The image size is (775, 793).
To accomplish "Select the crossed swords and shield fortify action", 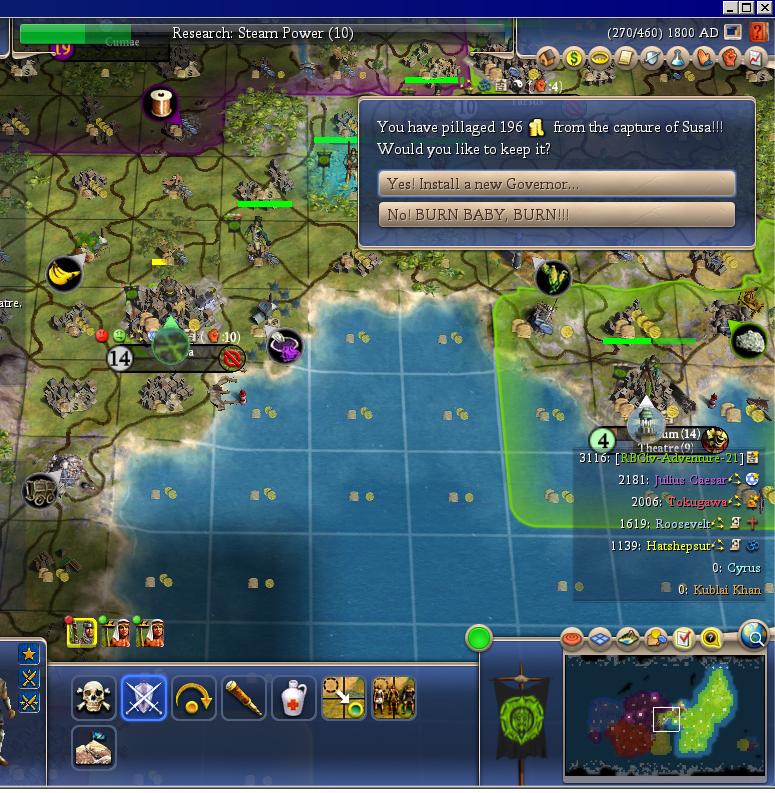I will [144, 698].
